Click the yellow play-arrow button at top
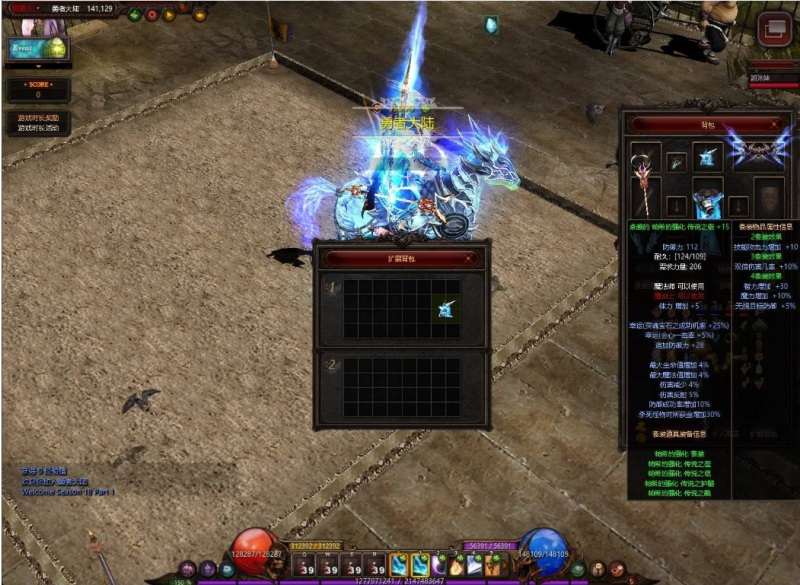This screenshot has height=585, width=800. [x=169, y=14]
